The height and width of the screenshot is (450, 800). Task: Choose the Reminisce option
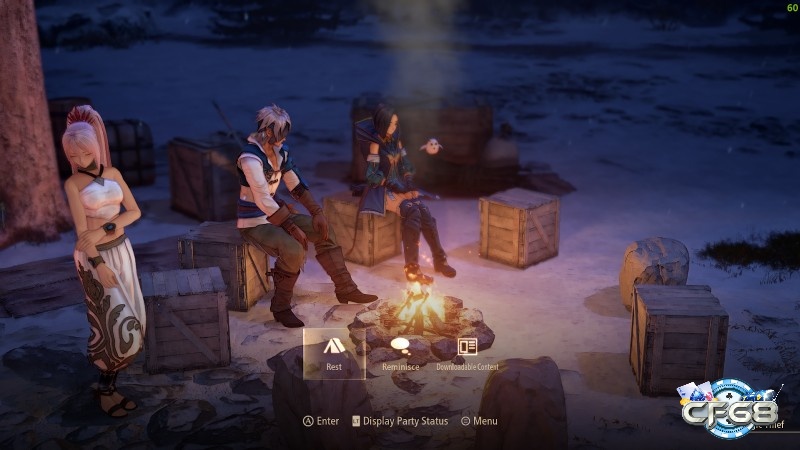tap(400, 353)
